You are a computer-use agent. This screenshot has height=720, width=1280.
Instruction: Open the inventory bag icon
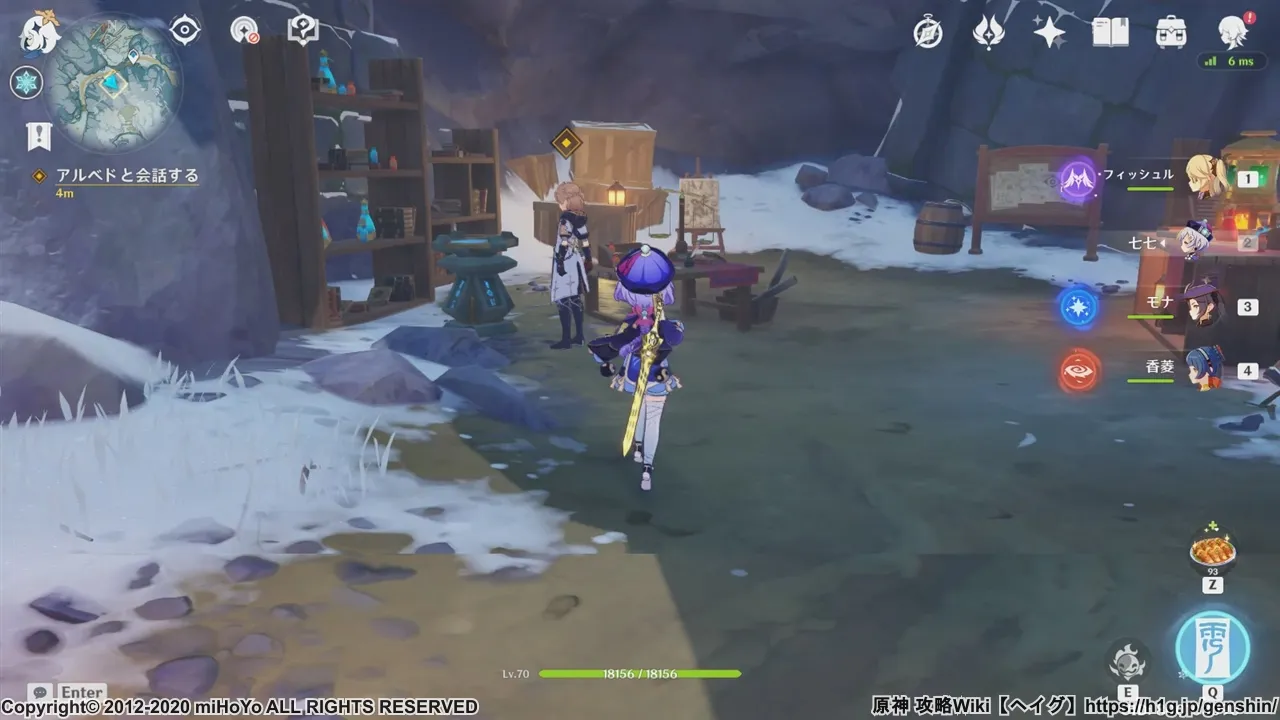click(x=1170, y=30)
